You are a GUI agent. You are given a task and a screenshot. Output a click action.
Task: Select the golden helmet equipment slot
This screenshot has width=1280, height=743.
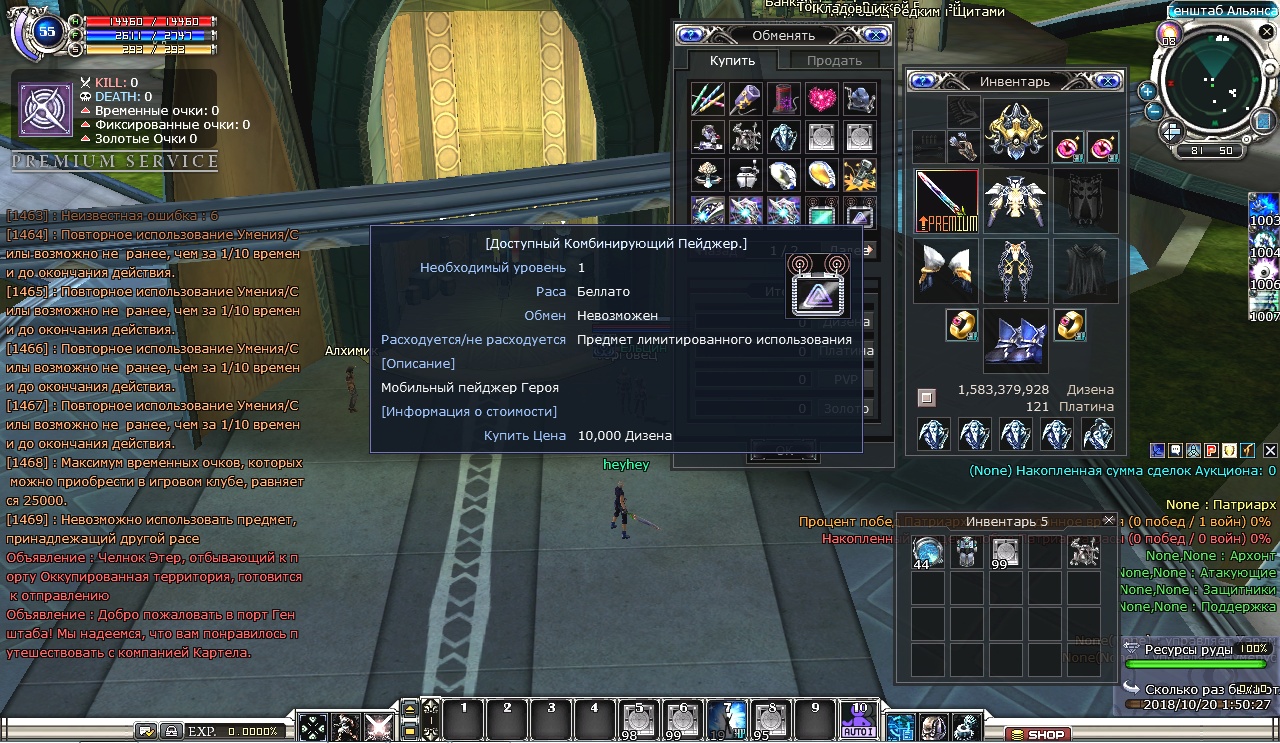click(x=1015, y=130)
